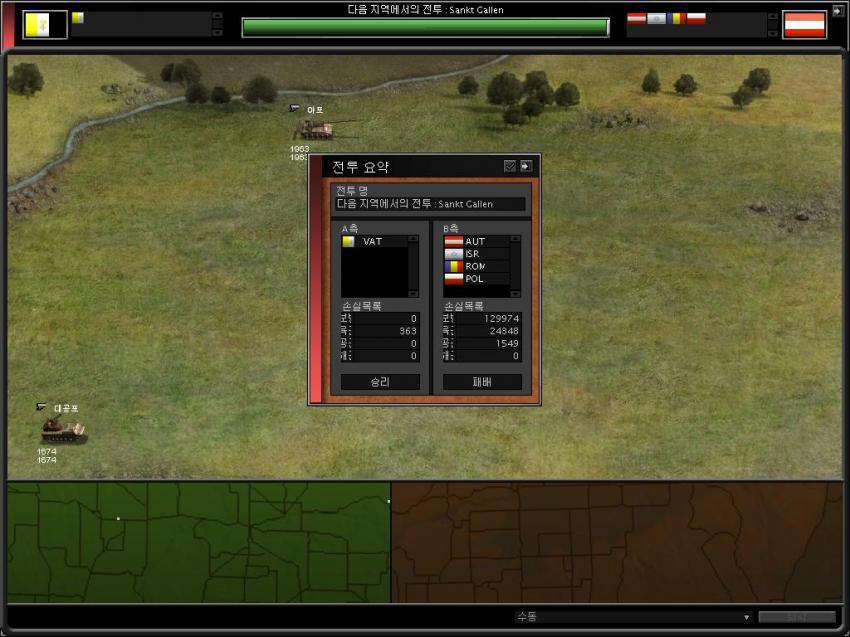The height and width of the screenshot is (637, 850).
Task: Open the 수동 dropdown at the bottom
Action: pyautogui.click(x=632, y=617)
